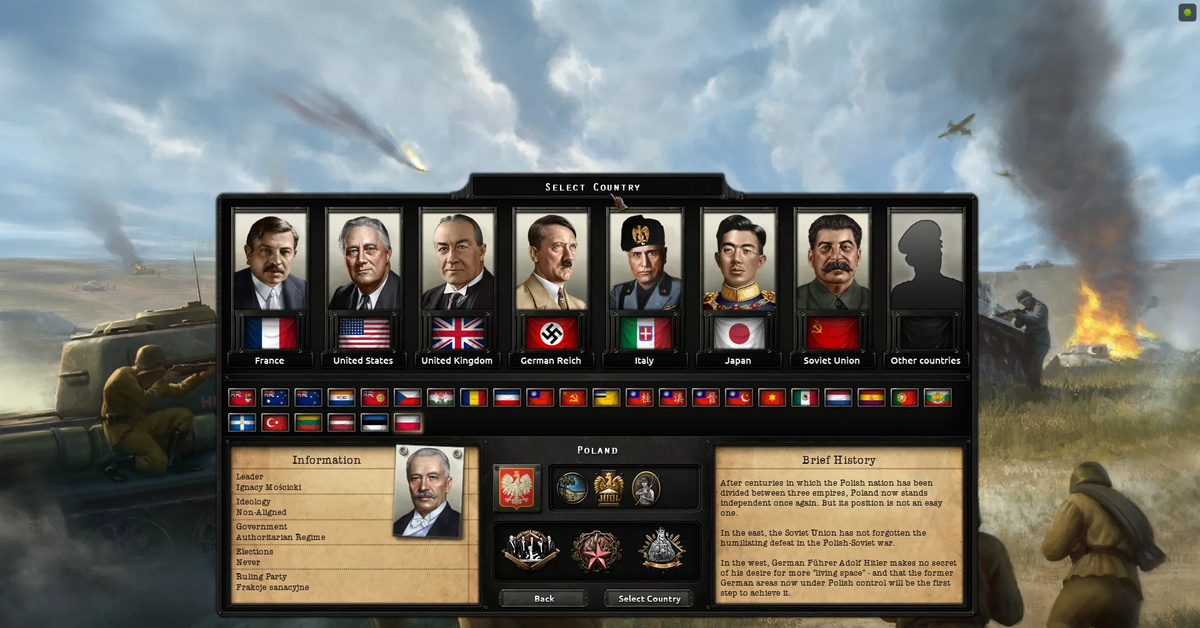Confirm with the Select Country button
Viewport: 1200px width, 628px height.
pos(649,598)
